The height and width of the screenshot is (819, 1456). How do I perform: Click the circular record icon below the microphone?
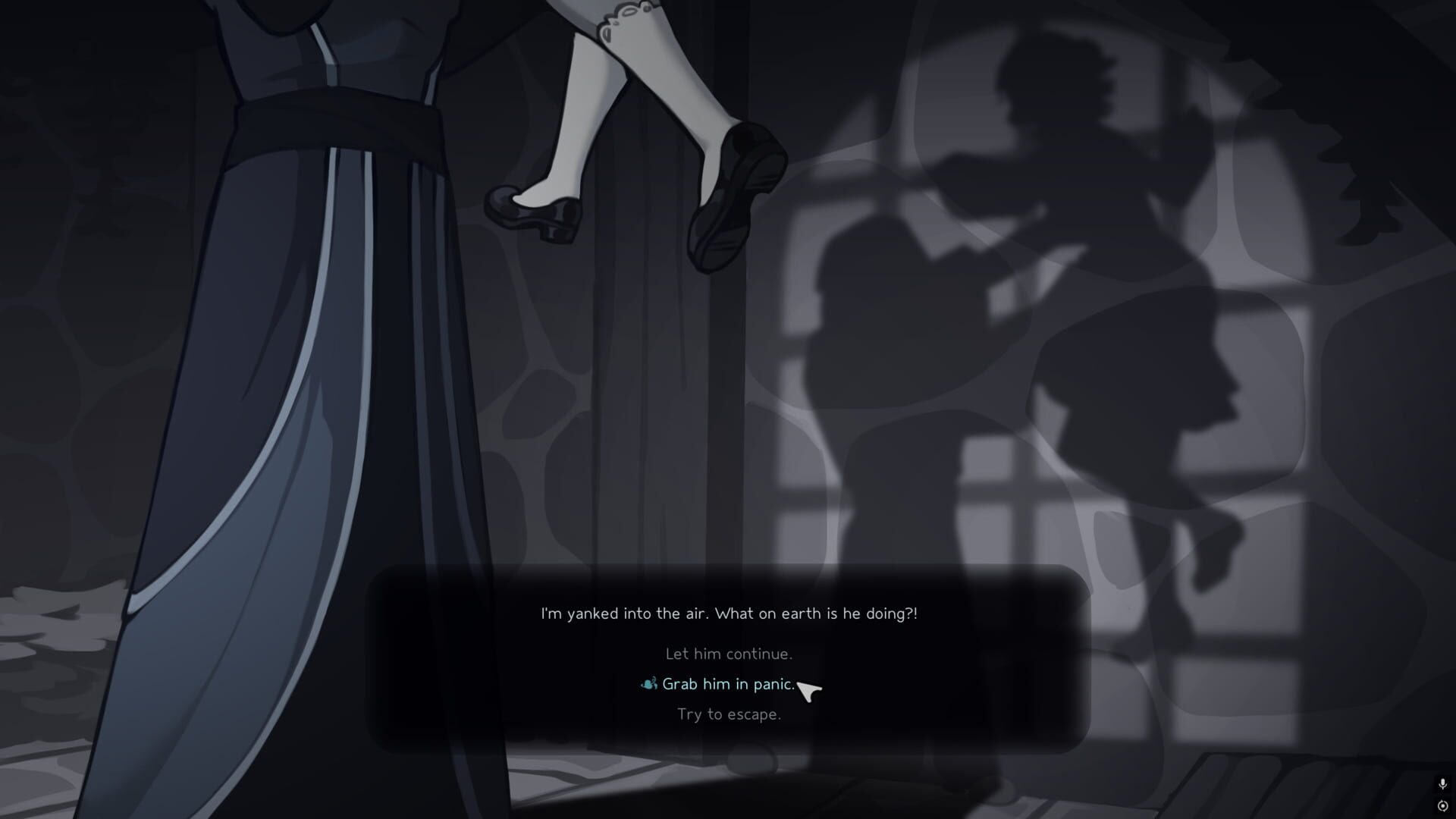pyautogui.click(x=1443, y=805)
